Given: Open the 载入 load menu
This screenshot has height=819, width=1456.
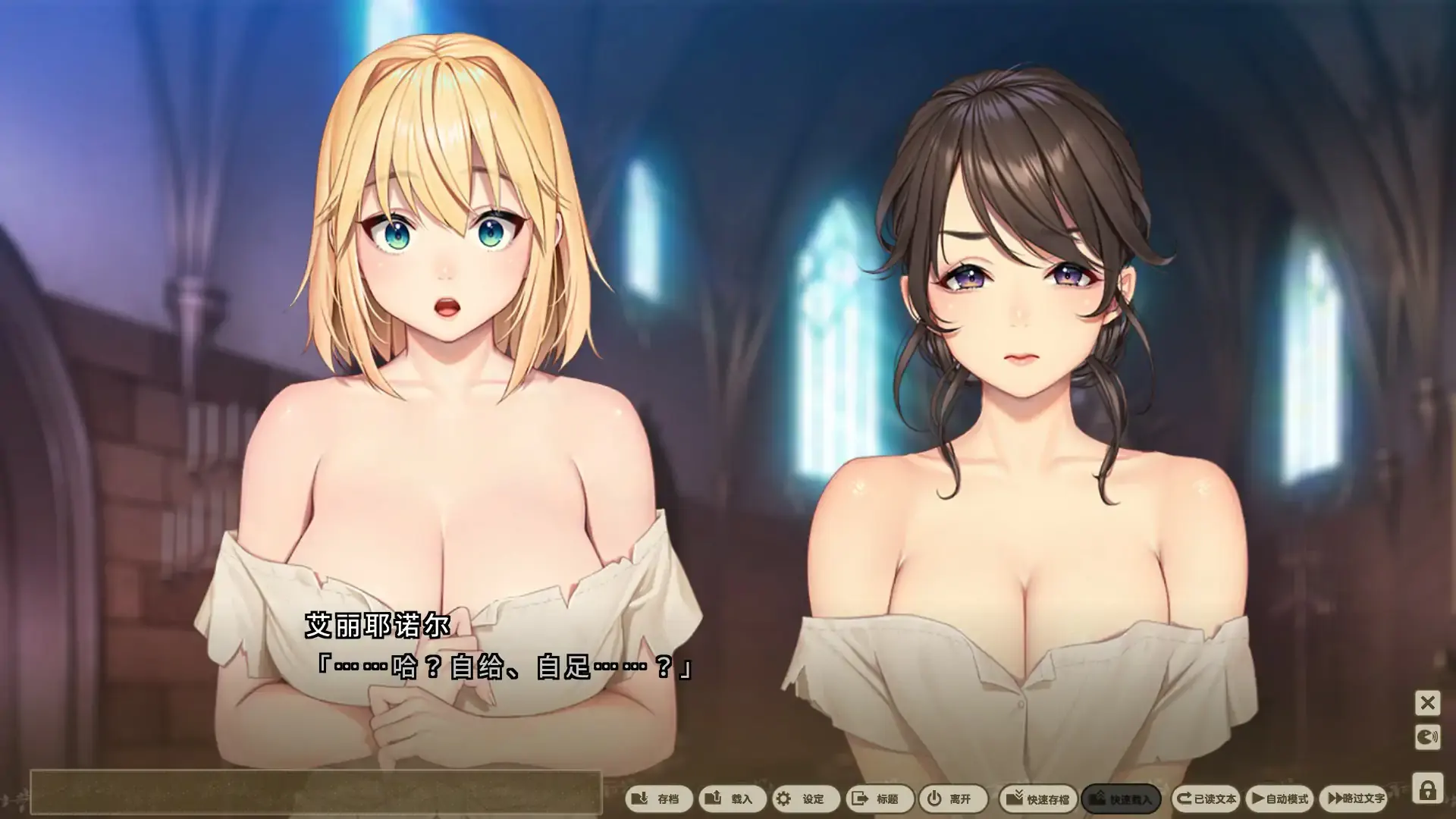Looking at the screenshot, I should click(x=731, y=799).
